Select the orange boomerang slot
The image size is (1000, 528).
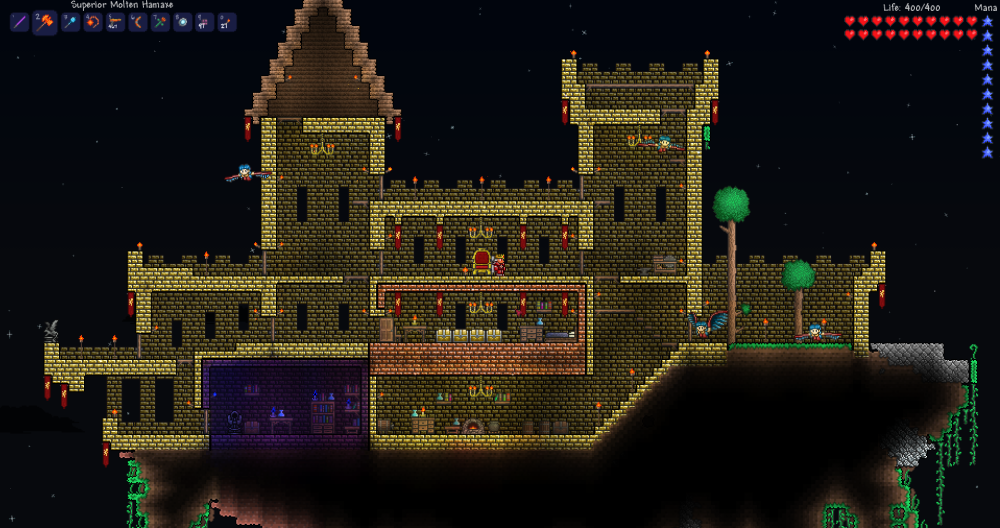point(138,22)
